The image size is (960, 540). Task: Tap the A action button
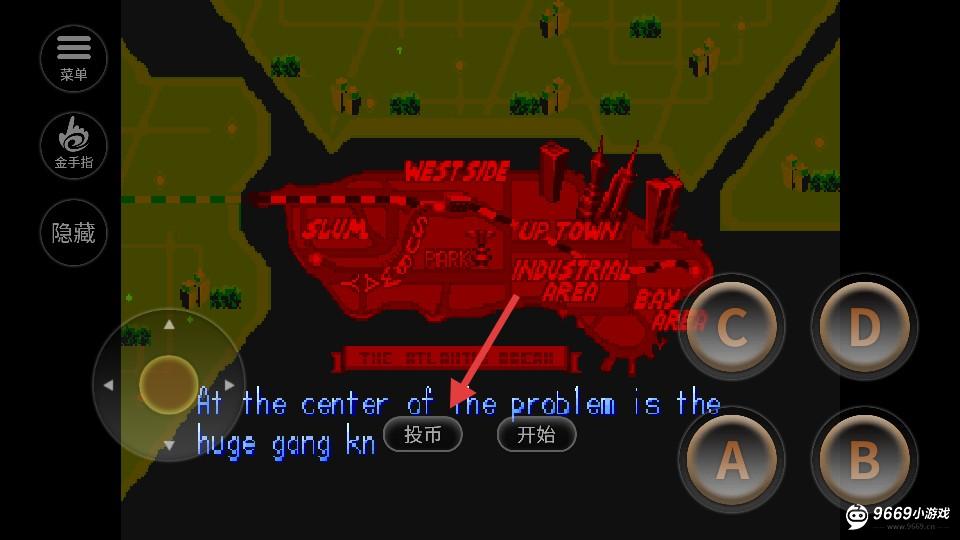pyautogui.click(x=731, y=459)
